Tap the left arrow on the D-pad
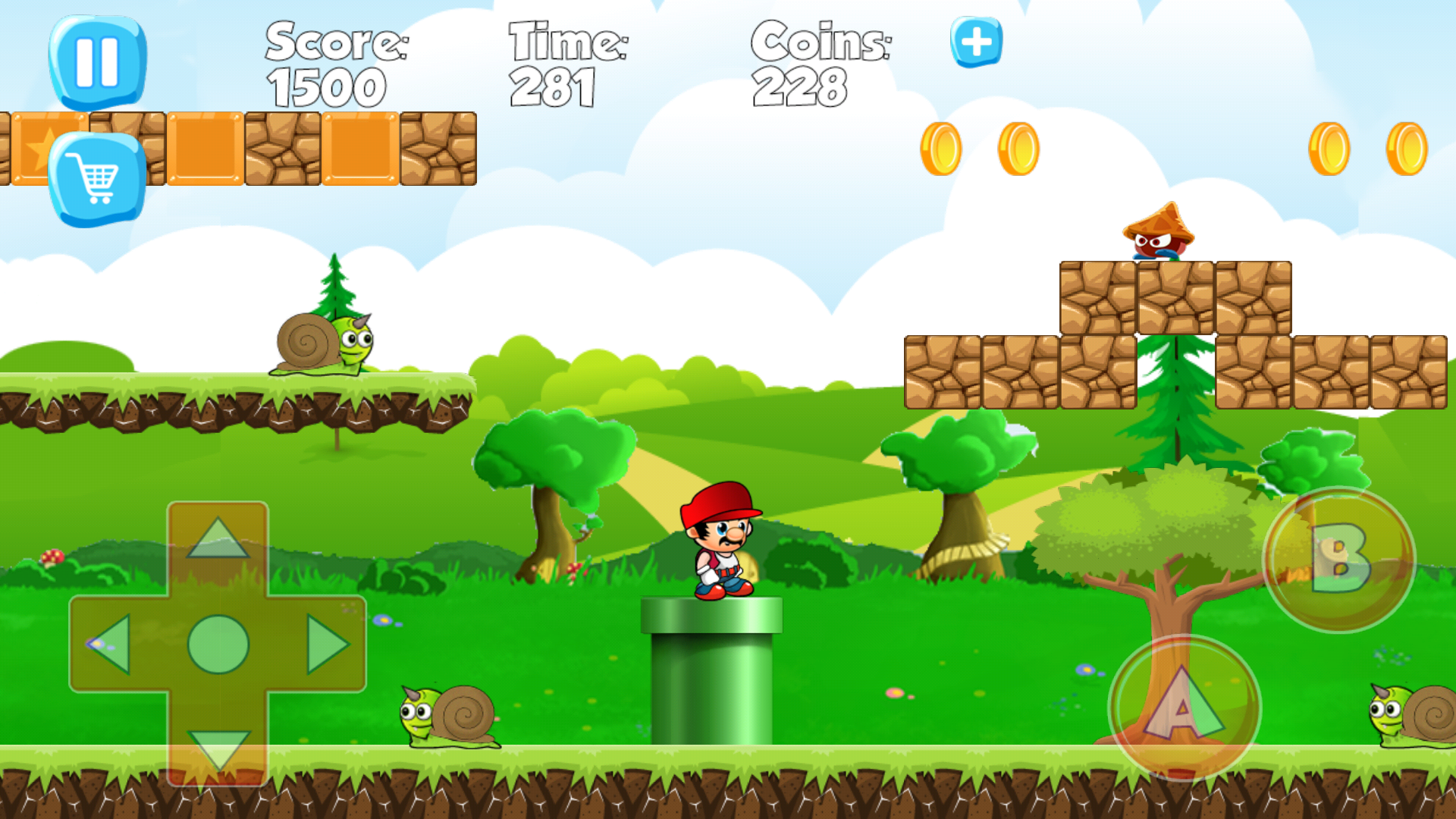 pyautogui.click(x=114, y=647)
